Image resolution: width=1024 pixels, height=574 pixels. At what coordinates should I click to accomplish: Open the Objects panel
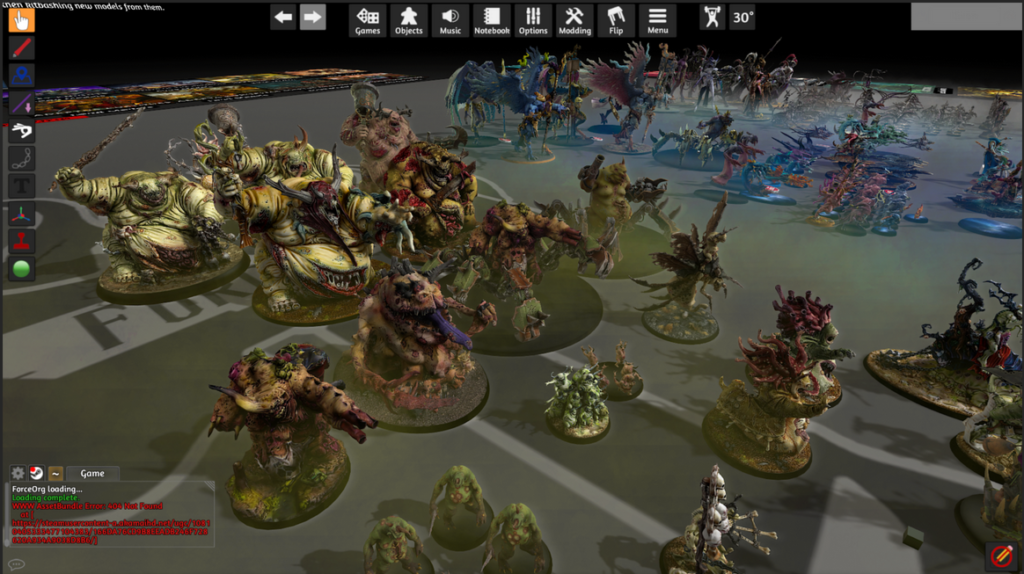pos(409,20)
